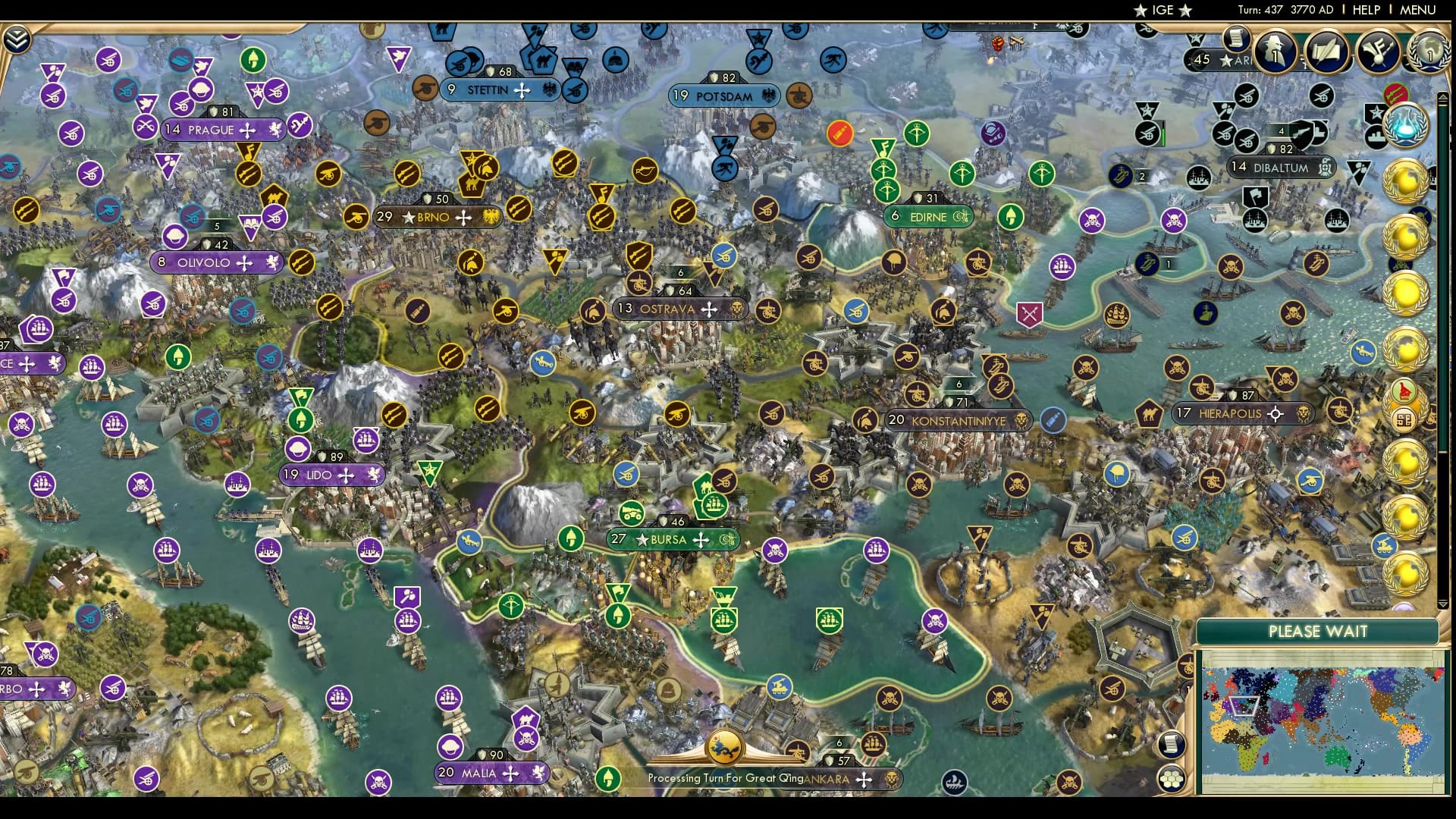Viewport: 1456px width, 819px height.
Task: Click the up arrow atop the right scrollbar
Action: coord(1442,96)
